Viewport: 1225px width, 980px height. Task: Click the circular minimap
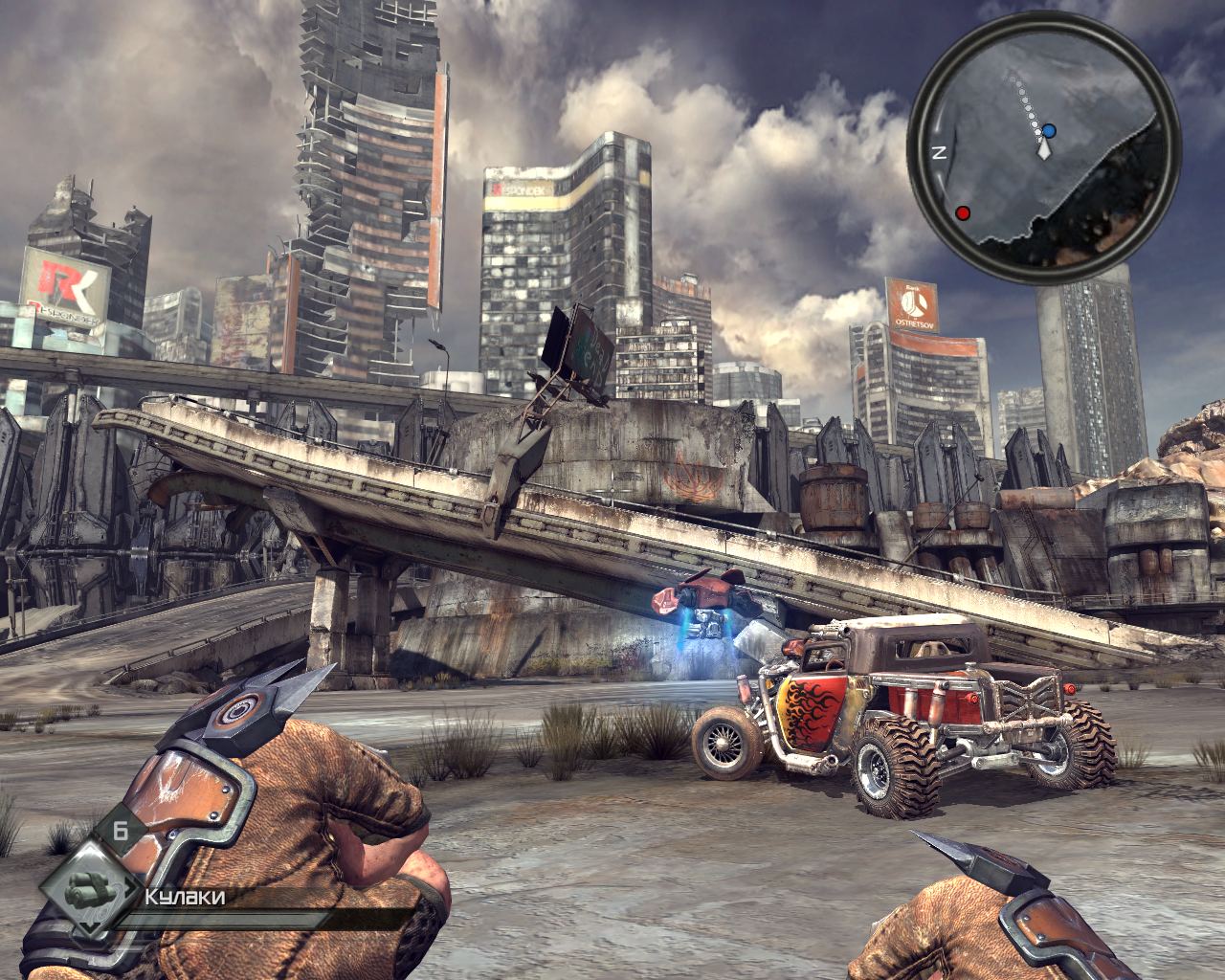1043,146
